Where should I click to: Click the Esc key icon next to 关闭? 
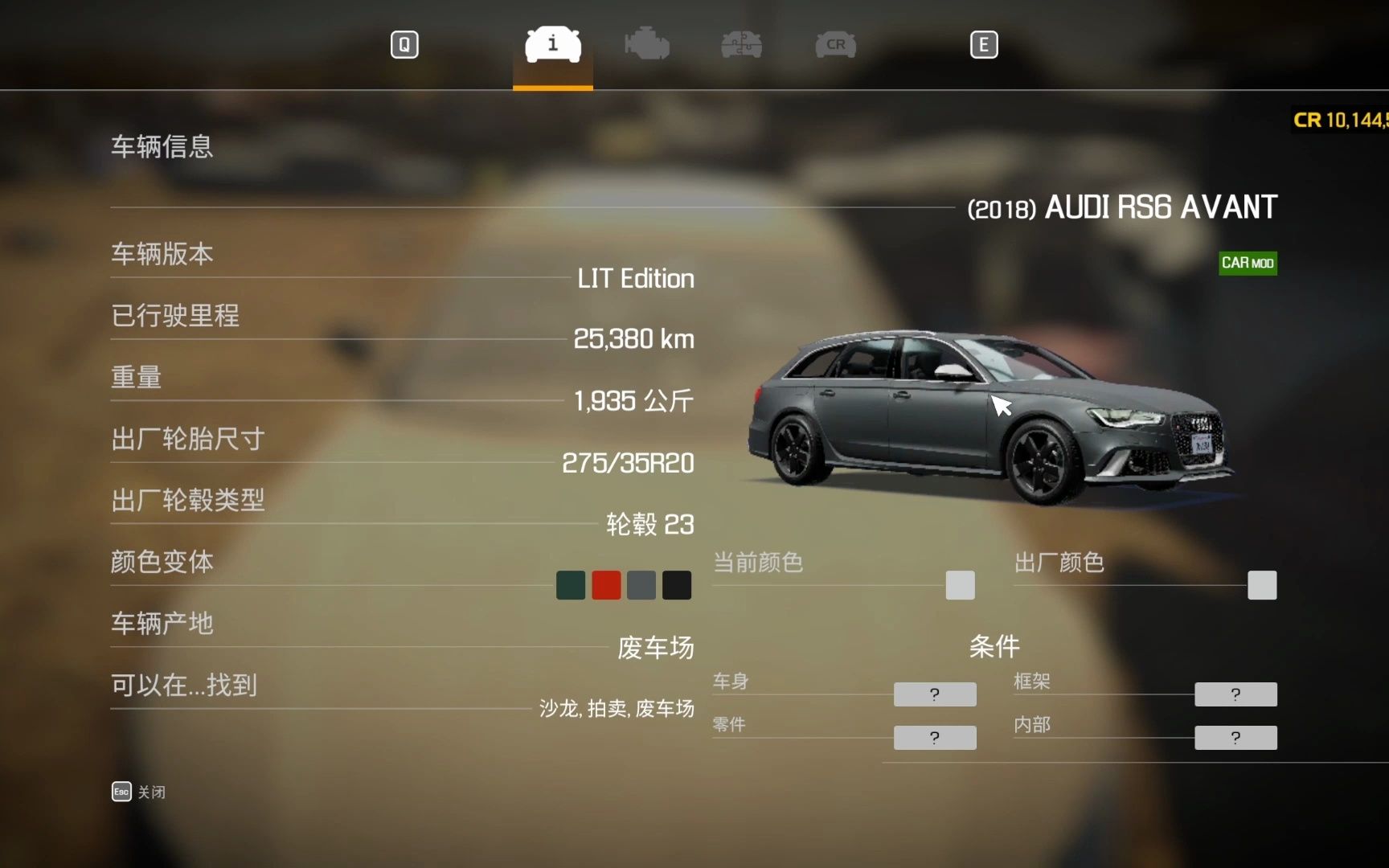tap(121, 792)
